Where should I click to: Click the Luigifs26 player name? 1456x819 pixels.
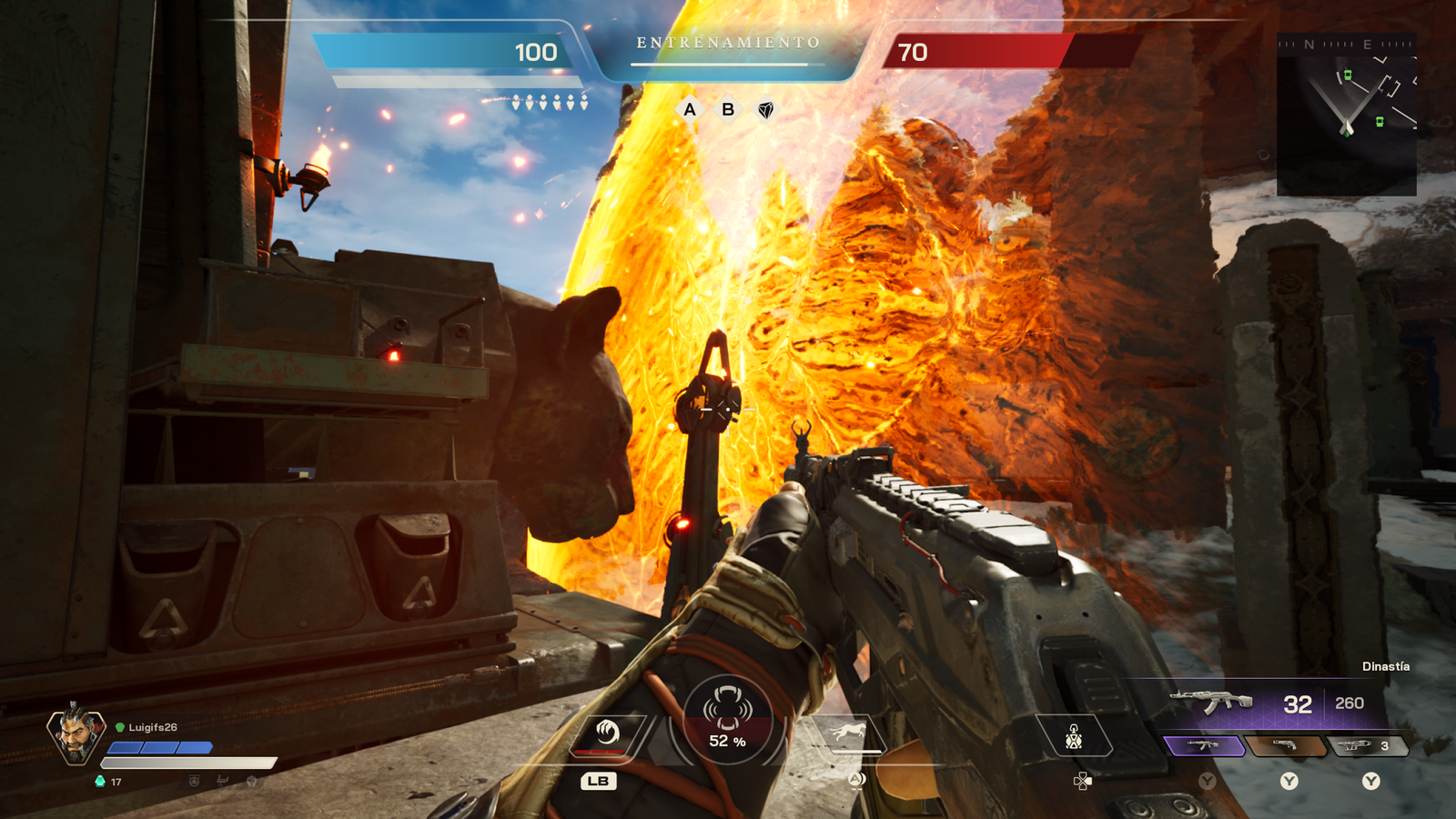click(155, 728)
